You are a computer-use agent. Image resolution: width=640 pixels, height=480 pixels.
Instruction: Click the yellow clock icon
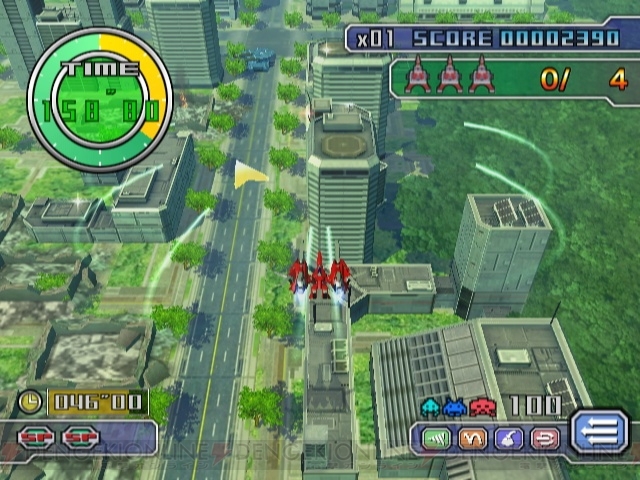32,403
